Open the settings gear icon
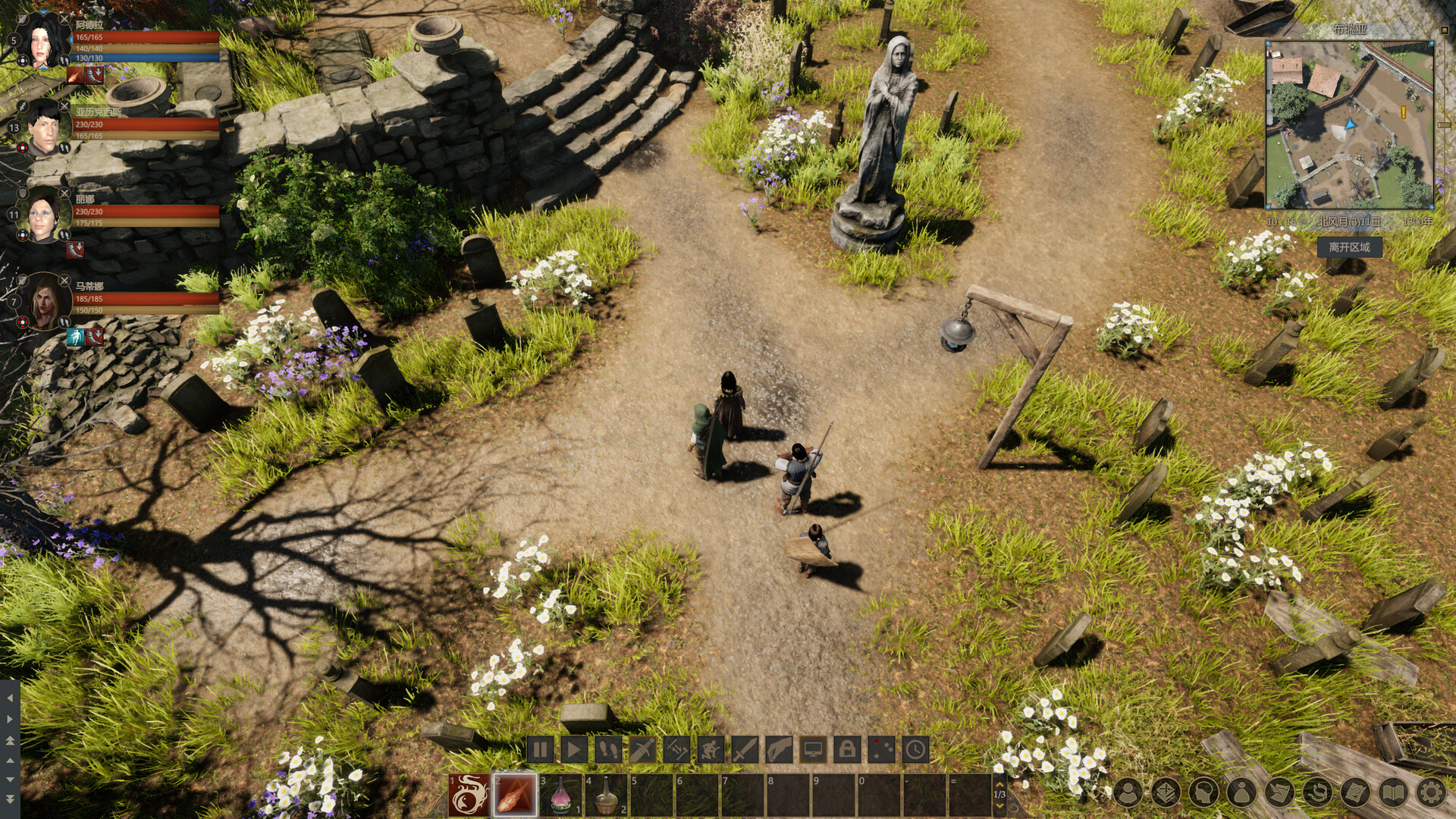The height and width of the screenshot is (819, 1456). (x=1431, y=790)
